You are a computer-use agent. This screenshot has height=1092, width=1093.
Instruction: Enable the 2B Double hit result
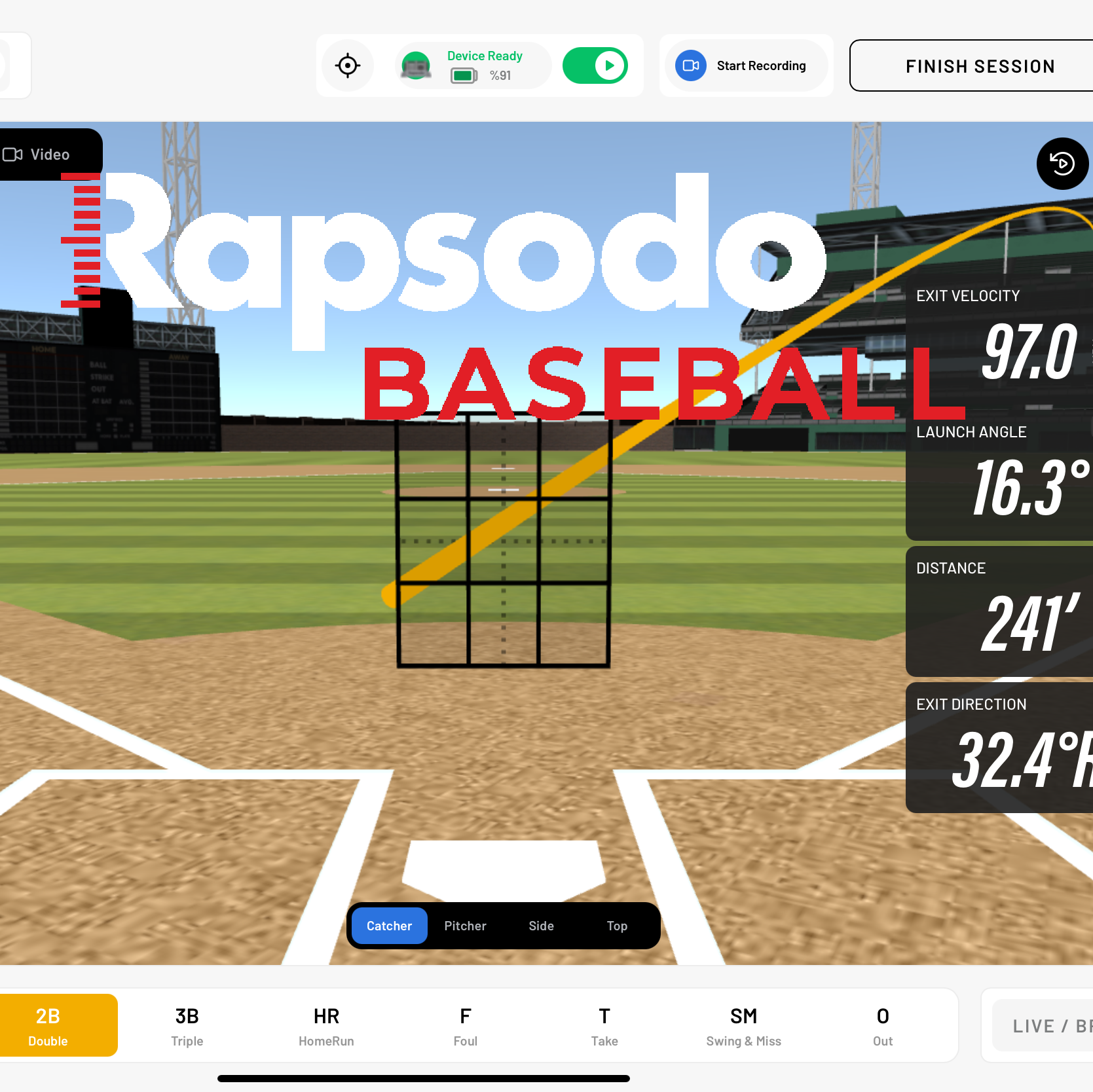(x=48, y=1025)
